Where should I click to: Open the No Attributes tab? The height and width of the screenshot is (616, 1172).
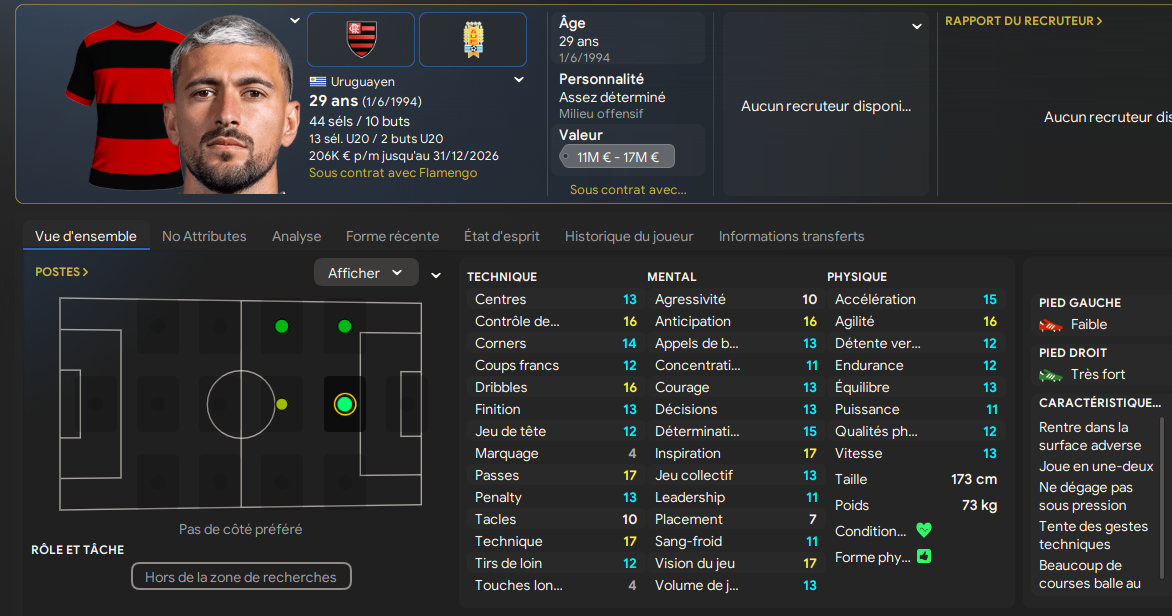click(204, 236)
